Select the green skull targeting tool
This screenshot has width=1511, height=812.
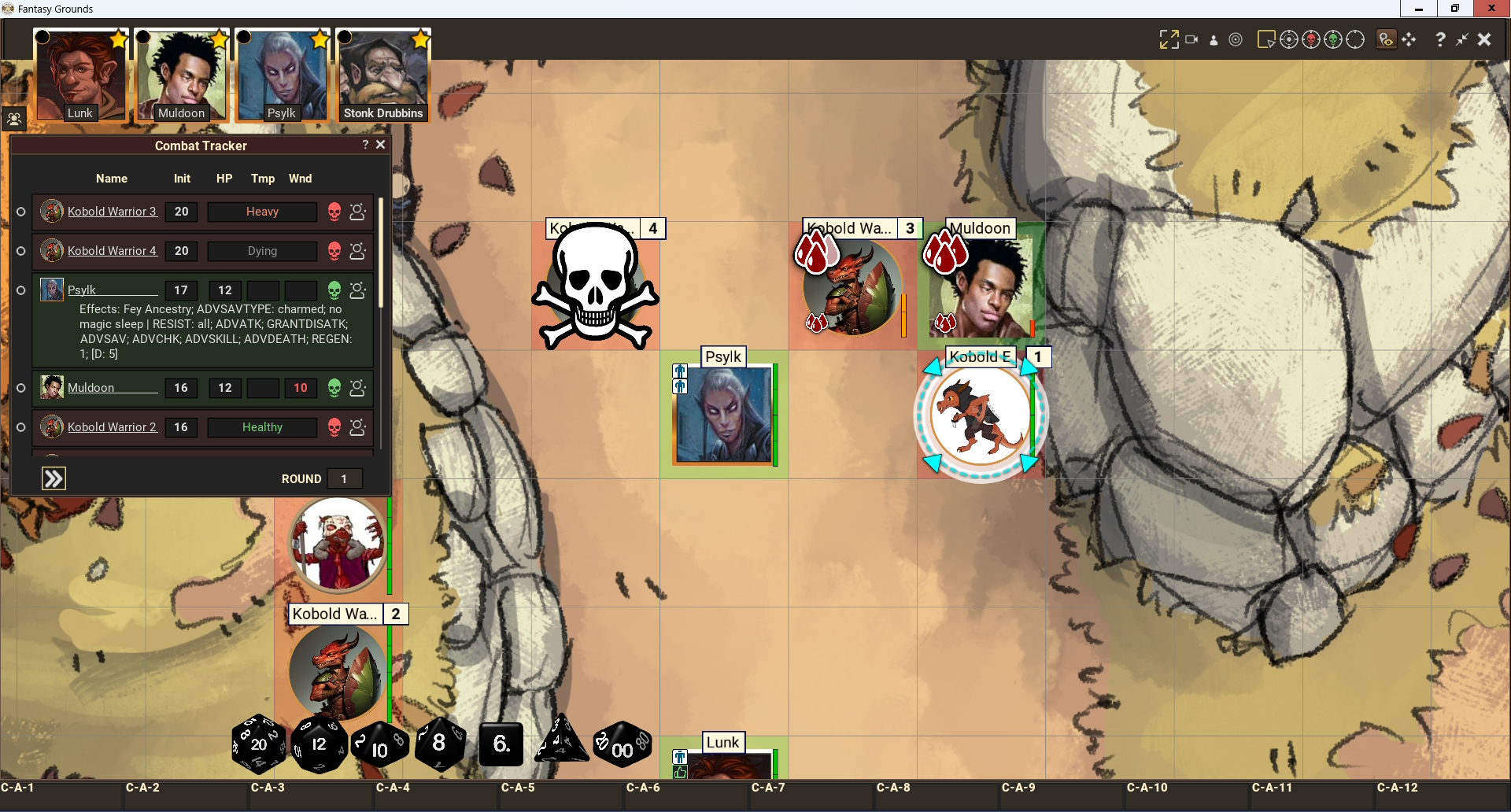coord(1333,39)
